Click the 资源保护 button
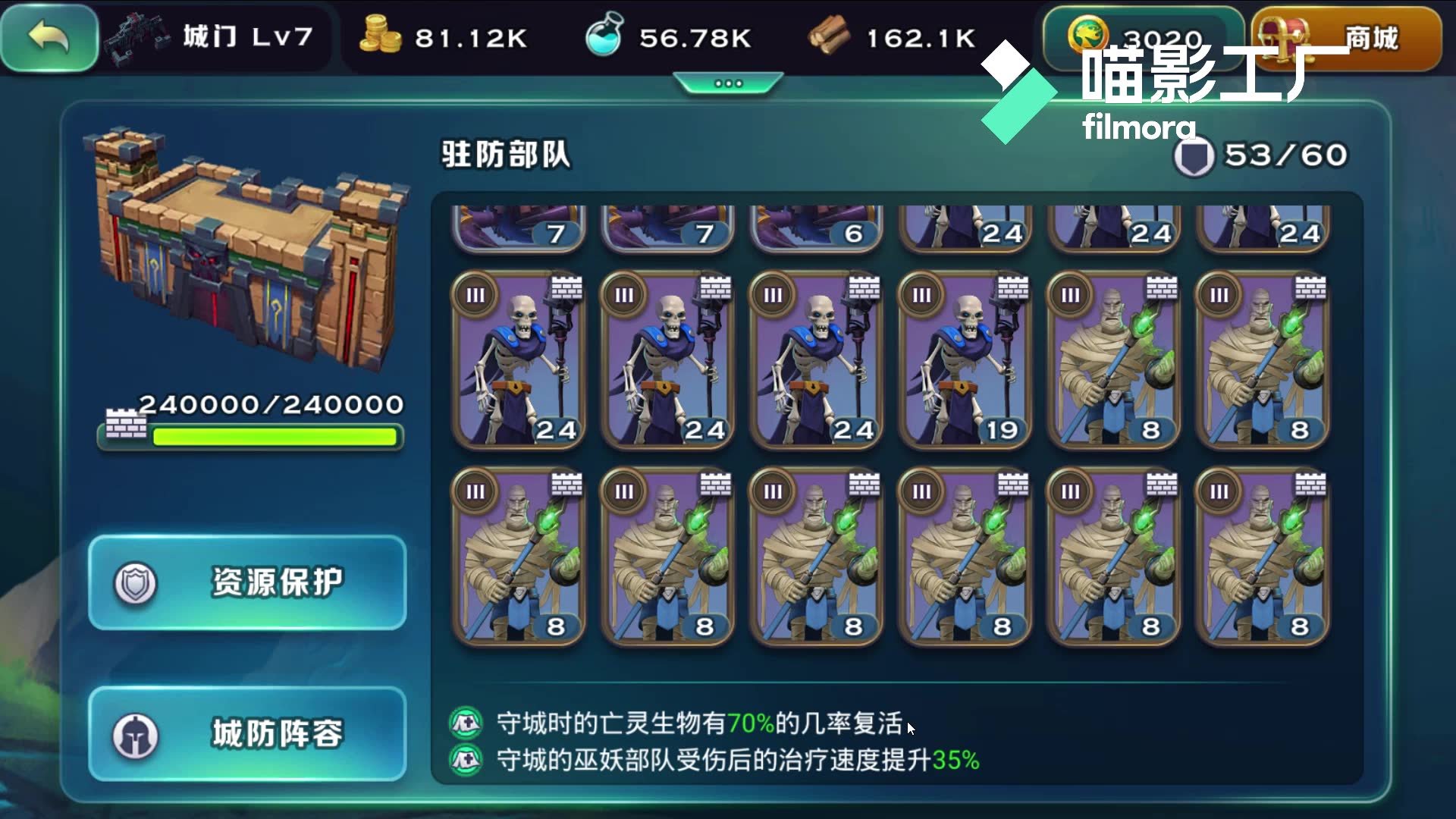 coord(246,581)
